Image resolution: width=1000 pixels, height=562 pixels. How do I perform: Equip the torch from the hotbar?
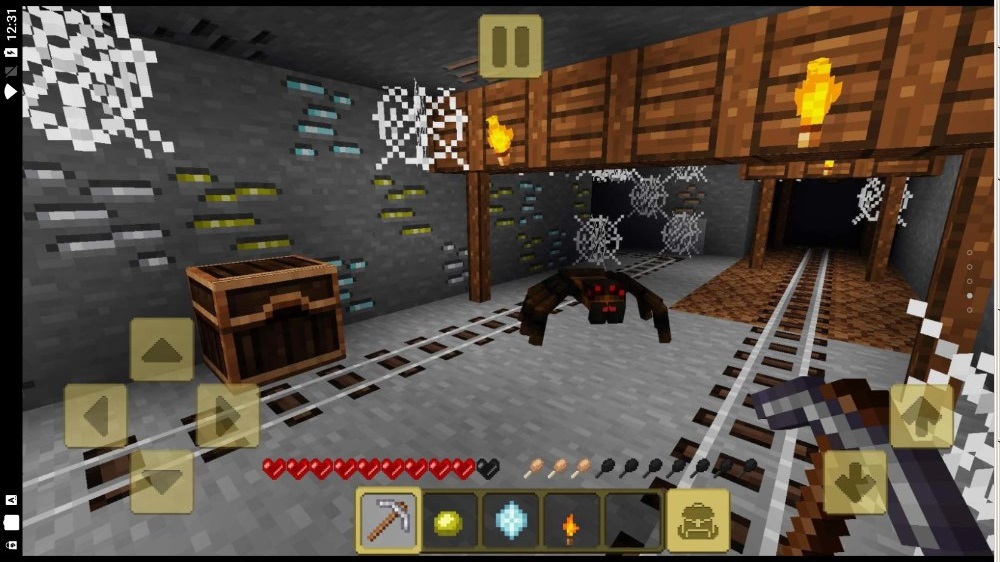pos(571,520)
